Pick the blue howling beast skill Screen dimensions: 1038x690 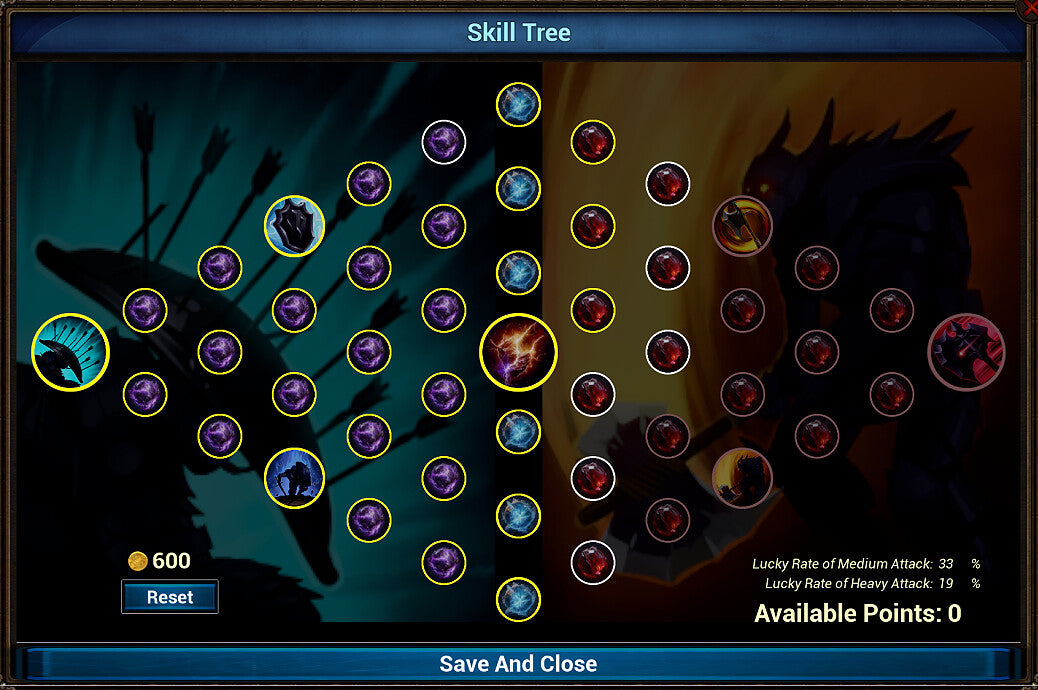pos(294,478)
